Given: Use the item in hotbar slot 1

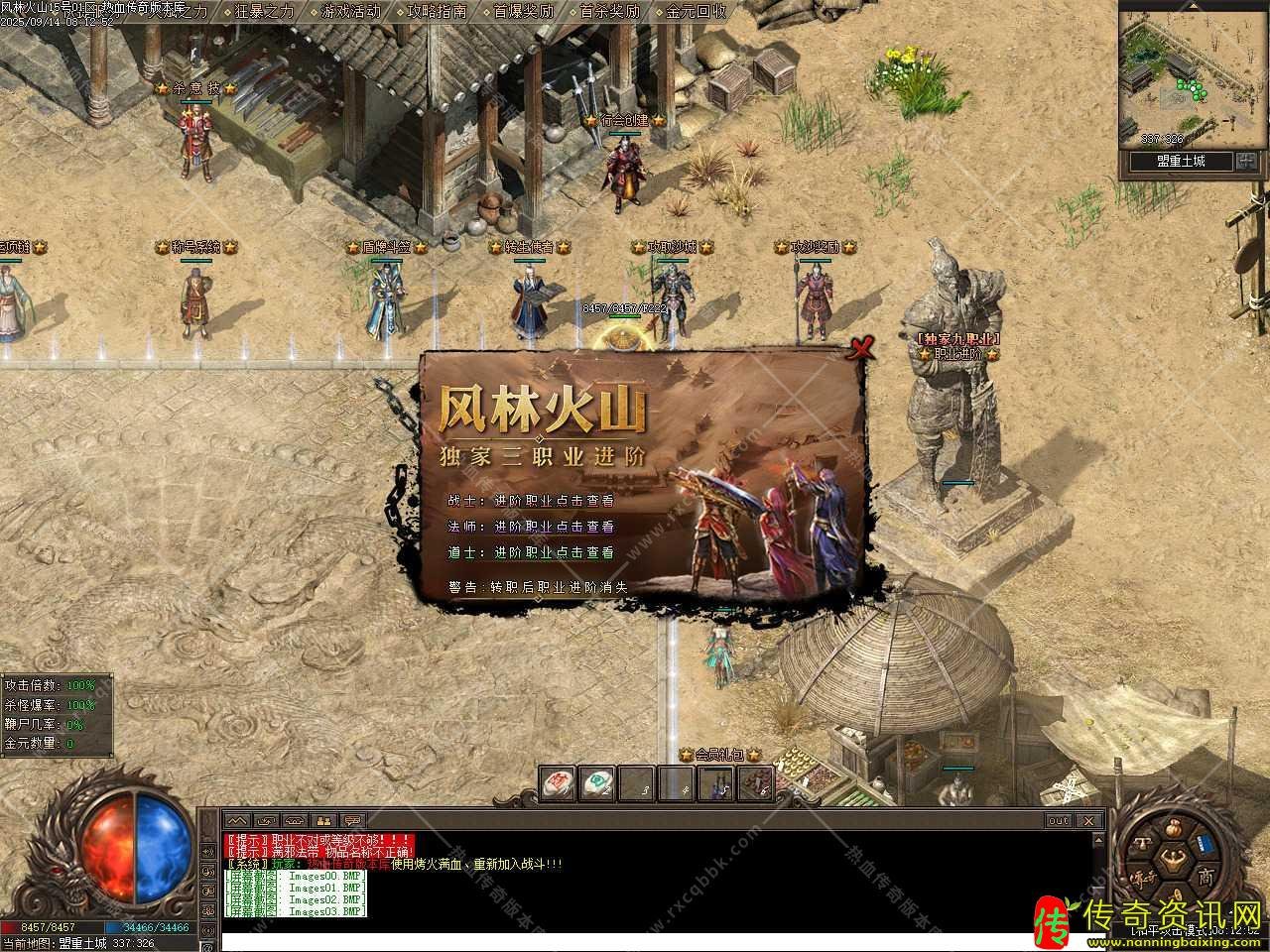Looking at the screenshot, I should coord(558,783).
